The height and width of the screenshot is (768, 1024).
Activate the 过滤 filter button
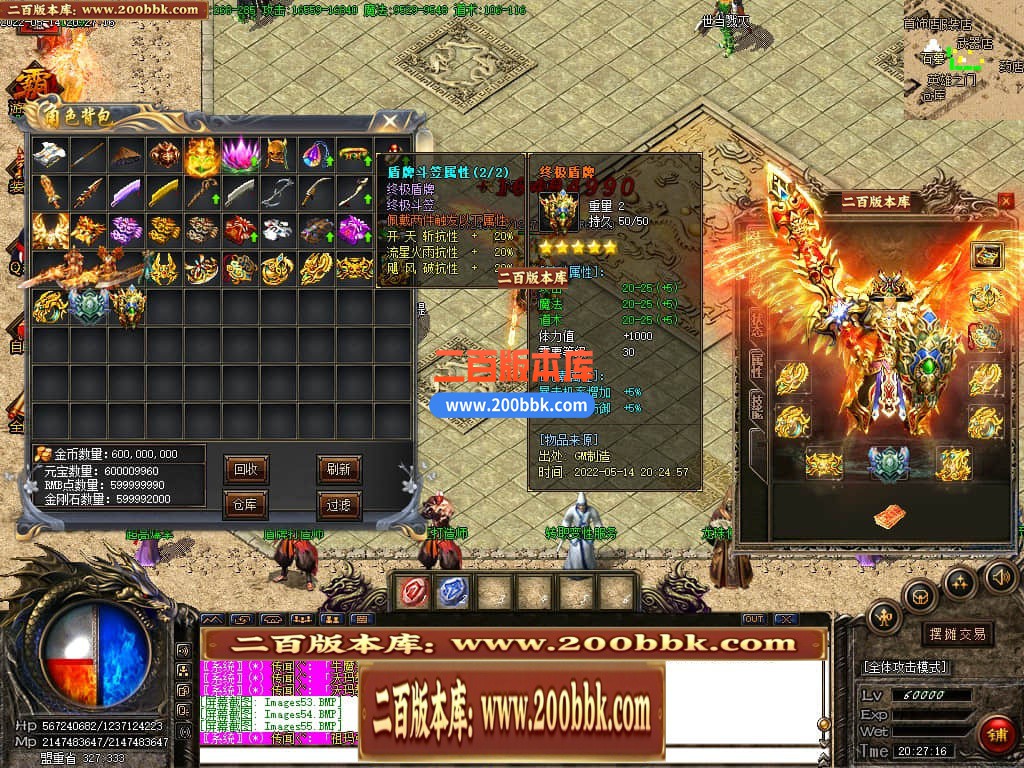click(x=339, y=505)
